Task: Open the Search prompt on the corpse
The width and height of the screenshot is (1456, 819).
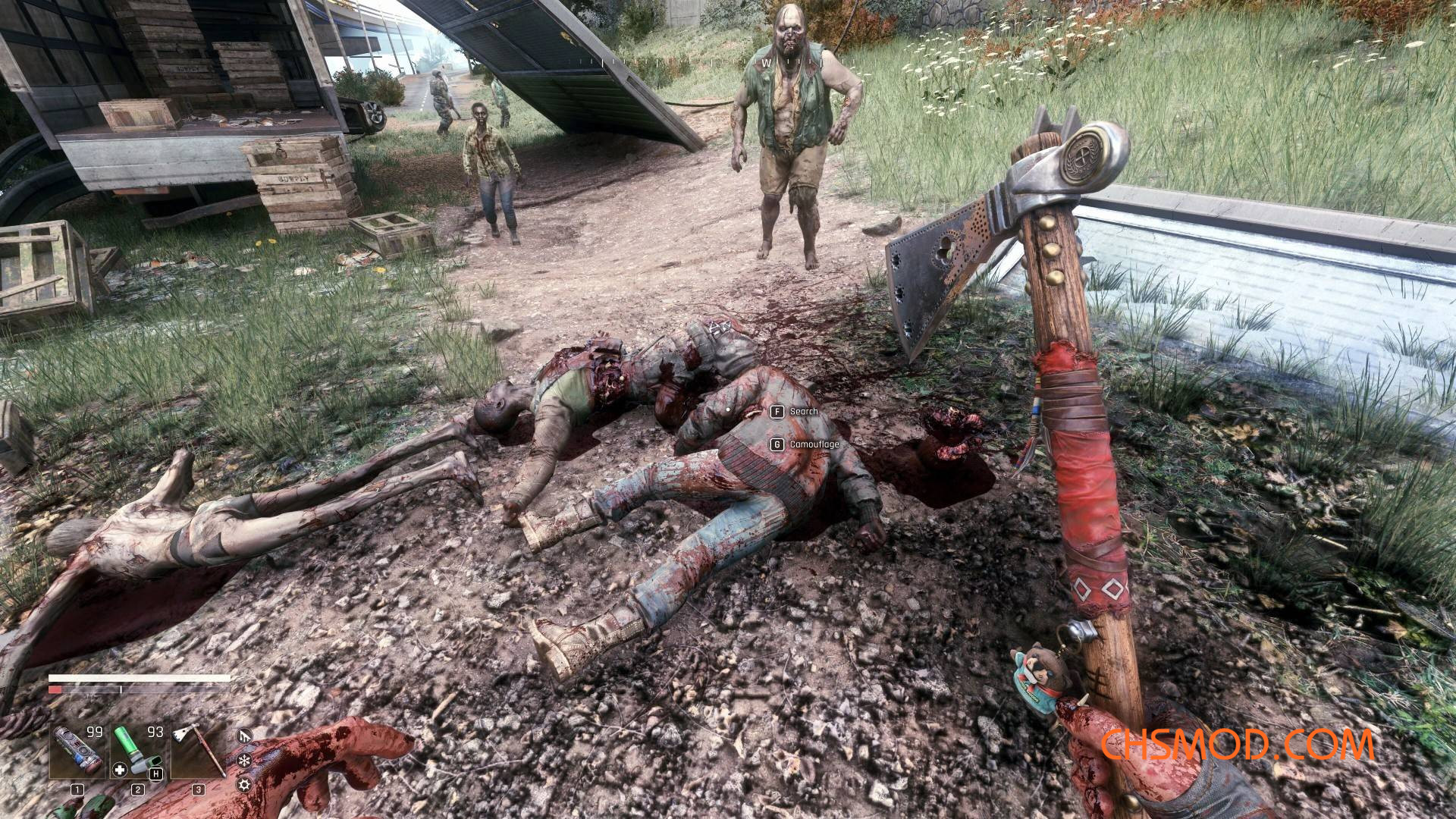Action: [804, 410]
